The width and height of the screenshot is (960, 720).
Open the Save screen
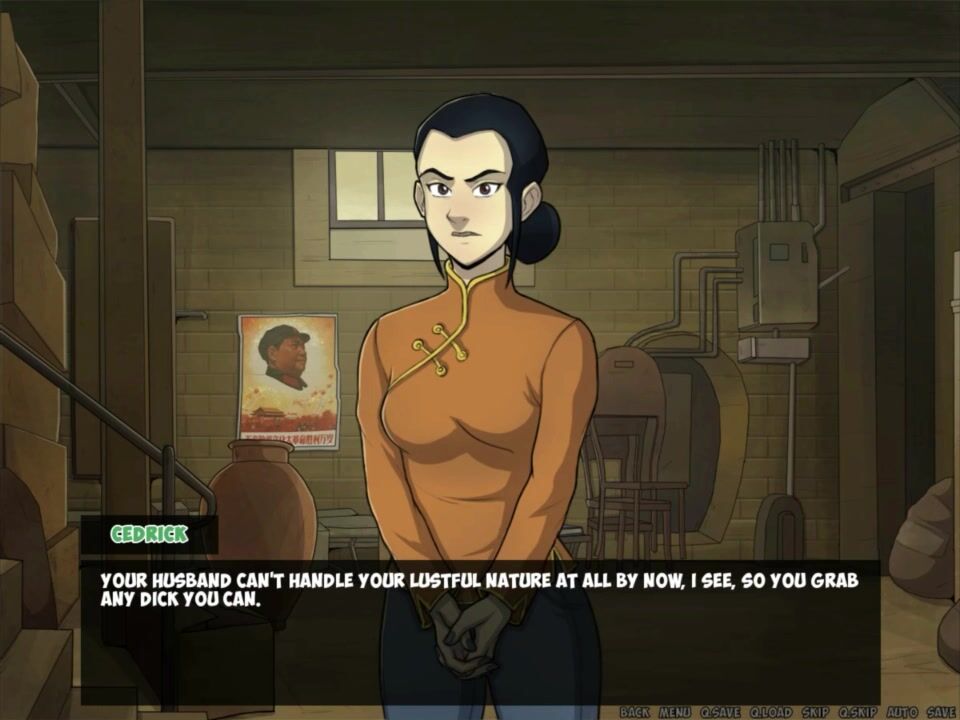coord(941,712)
